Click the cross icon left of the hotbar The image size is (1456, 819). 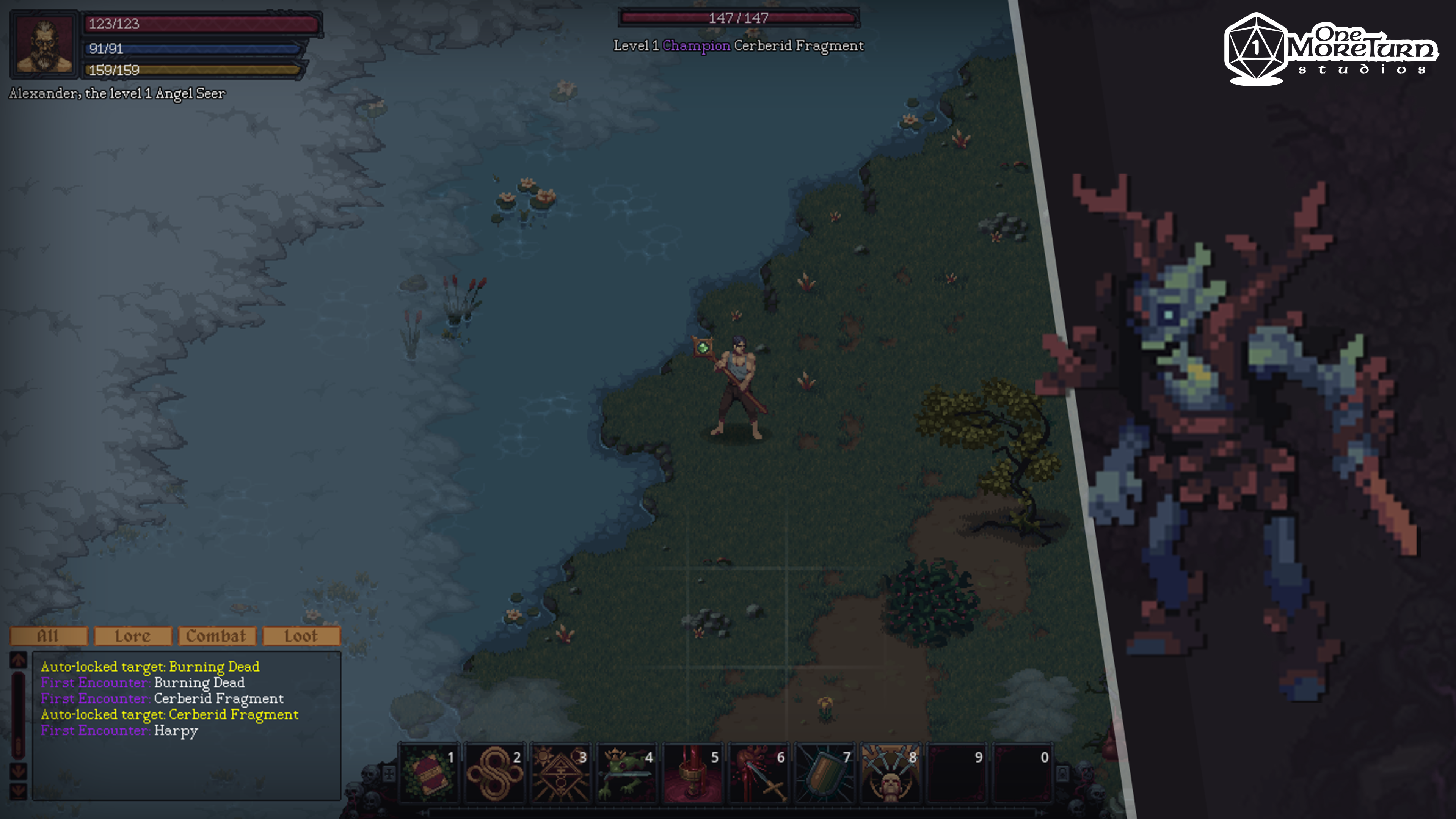coord(389,773)
